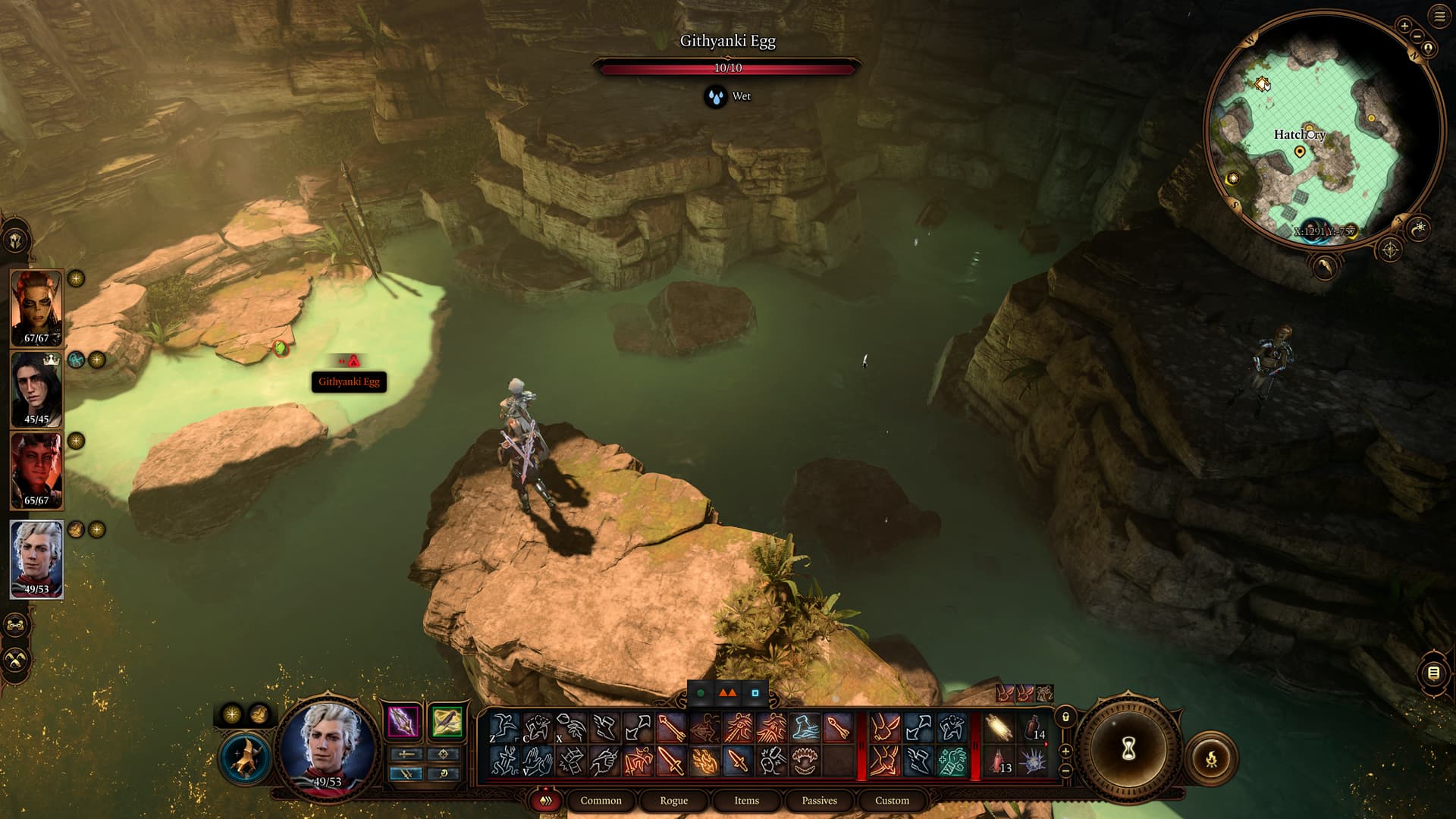The width and height of the screenshot is (1456, 819).
Task: Select the purple-bordered melee weapon slot
Action: [x=403, y=721]
